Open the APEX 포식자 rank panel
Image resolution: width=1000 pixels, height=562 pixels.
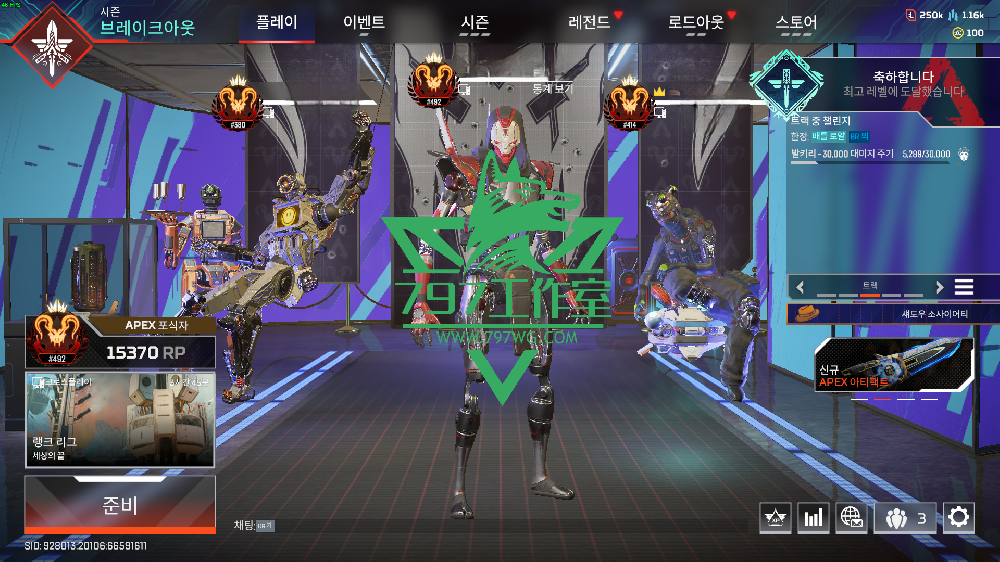120,341
